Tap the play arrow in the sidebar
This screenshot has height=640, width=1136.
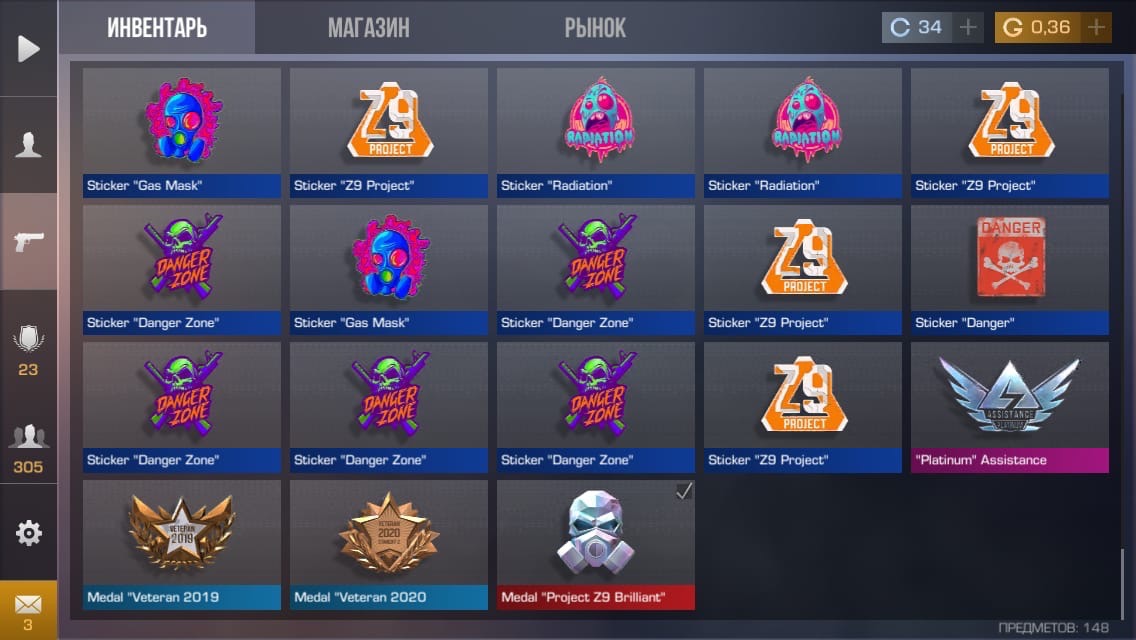point(29,48)
